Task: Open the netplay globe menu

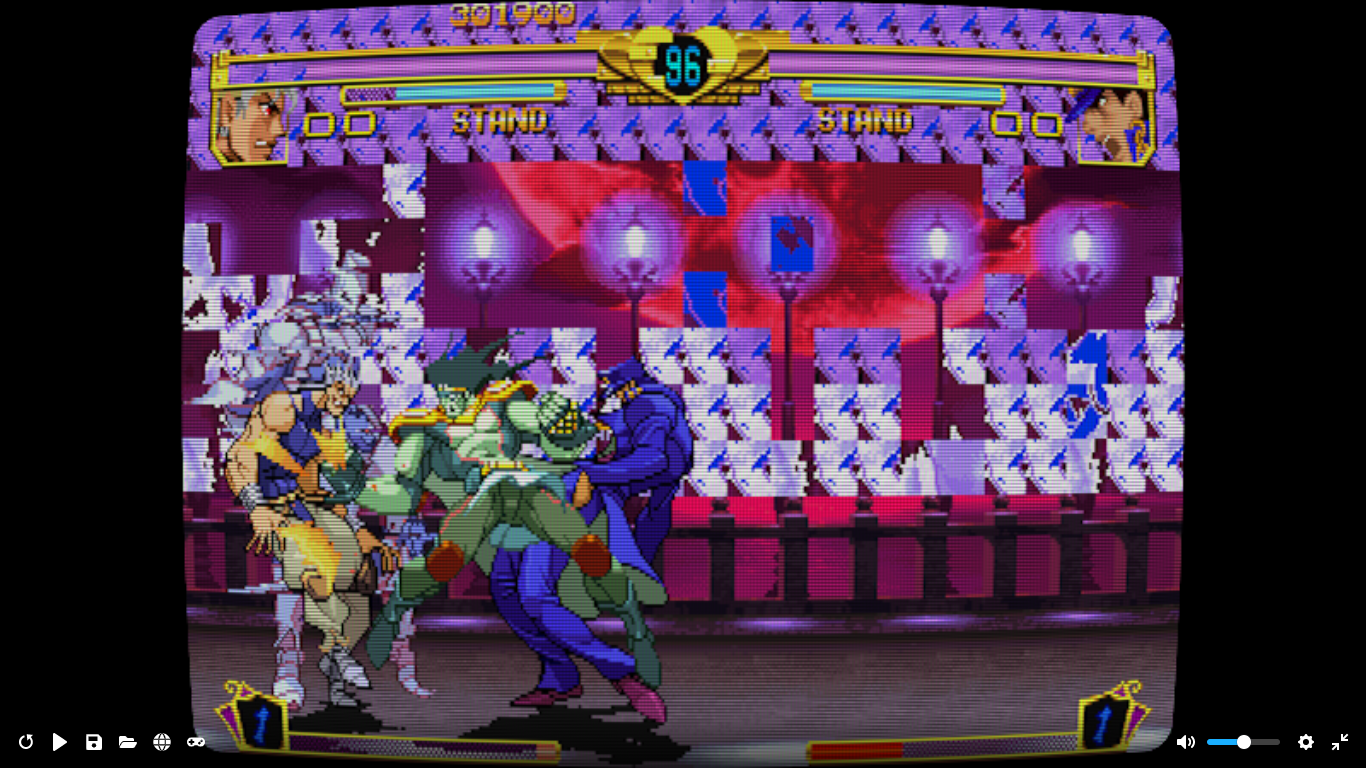Action: click(161, 742)
